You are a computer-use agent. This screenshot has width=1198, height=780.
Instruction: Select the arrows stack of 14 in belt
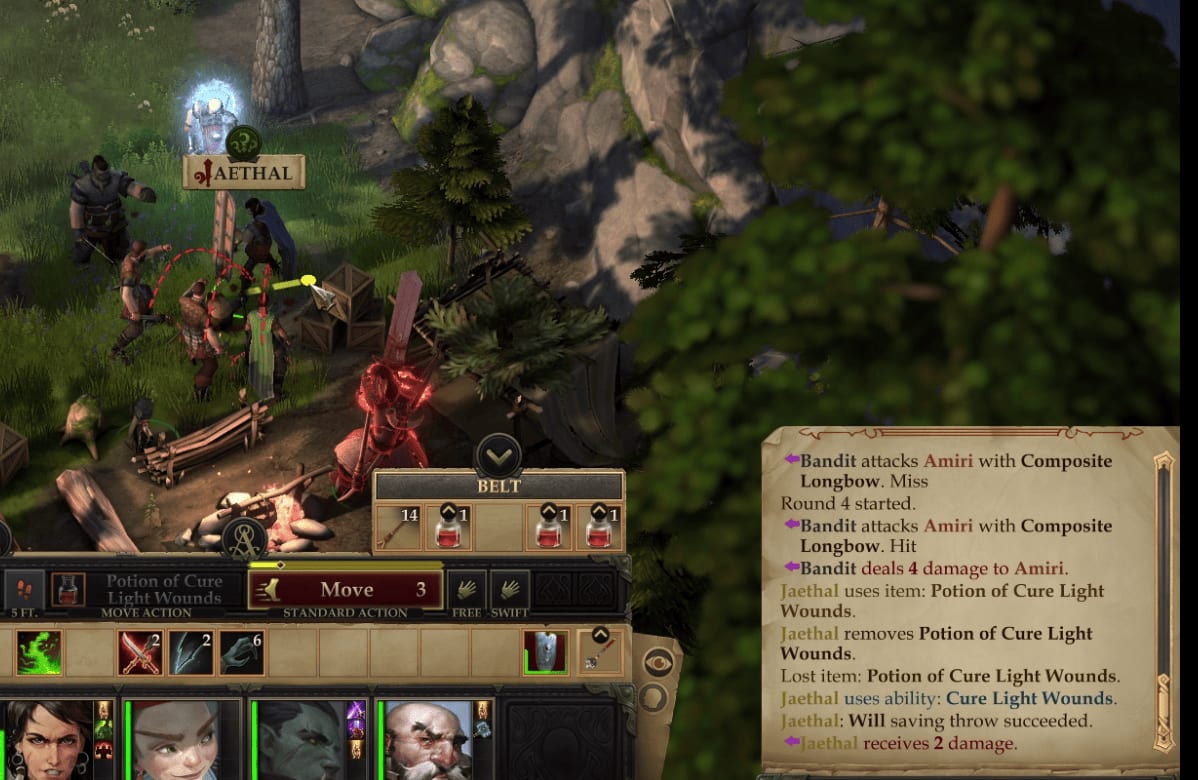tap(397, 527)
